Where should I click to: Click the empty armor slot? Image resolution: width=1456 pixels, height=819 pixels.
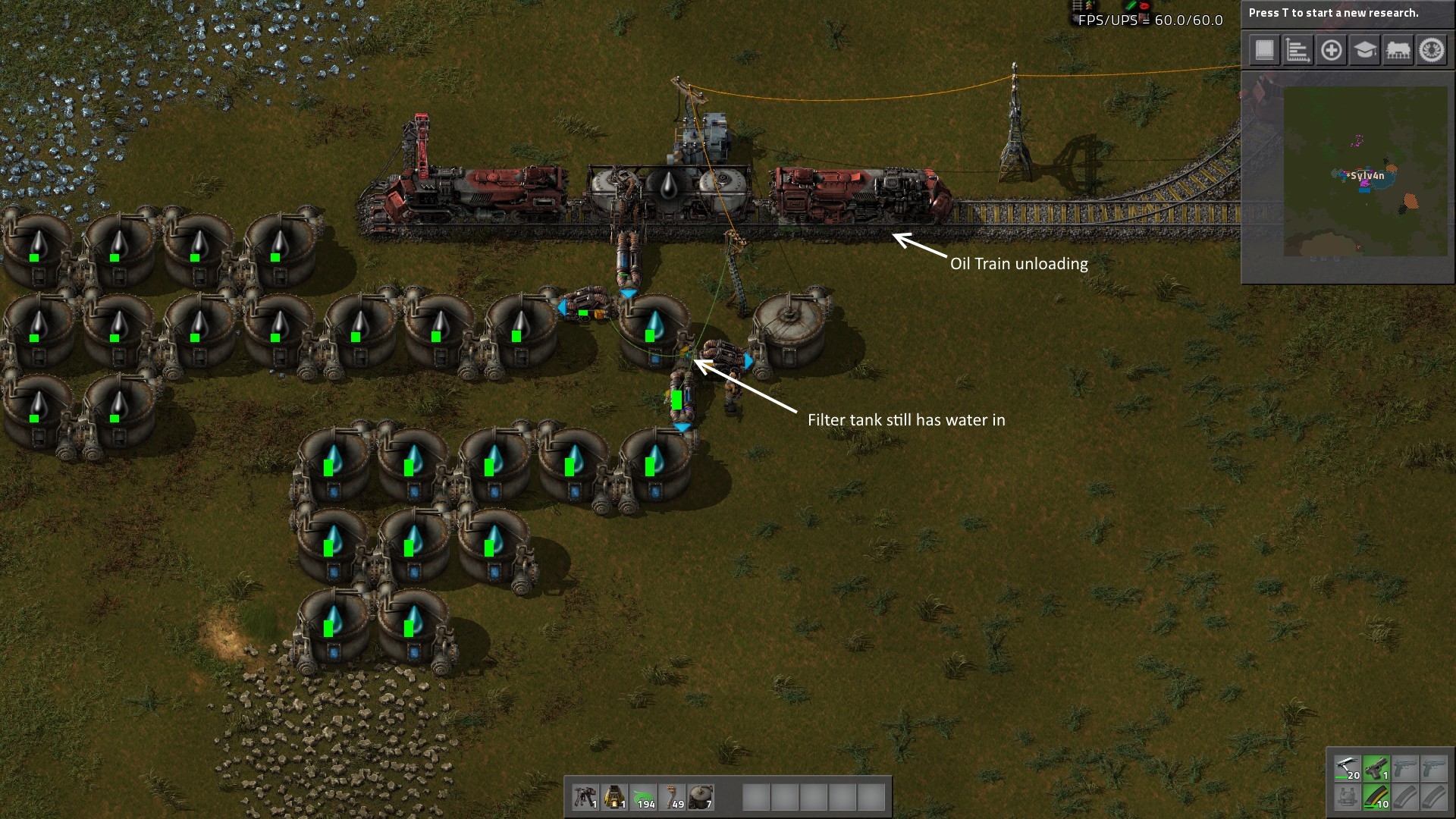(1348, 798)
